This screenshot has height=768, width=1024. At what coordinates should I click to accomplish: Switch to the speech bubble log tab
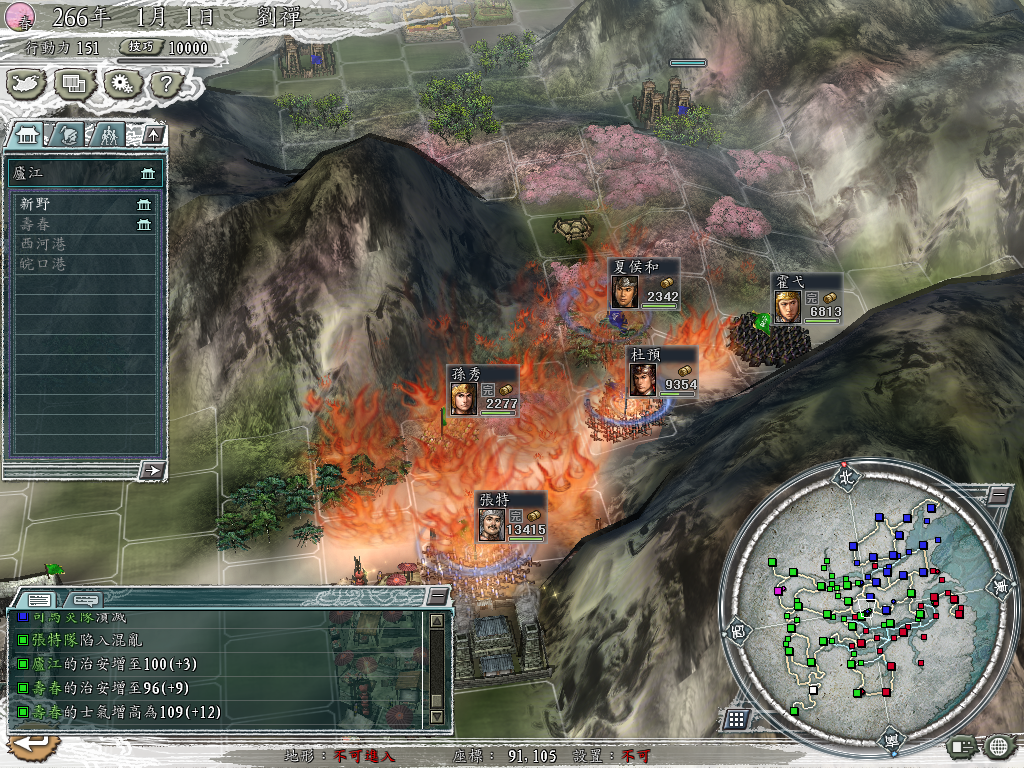(x=82, y=599)
